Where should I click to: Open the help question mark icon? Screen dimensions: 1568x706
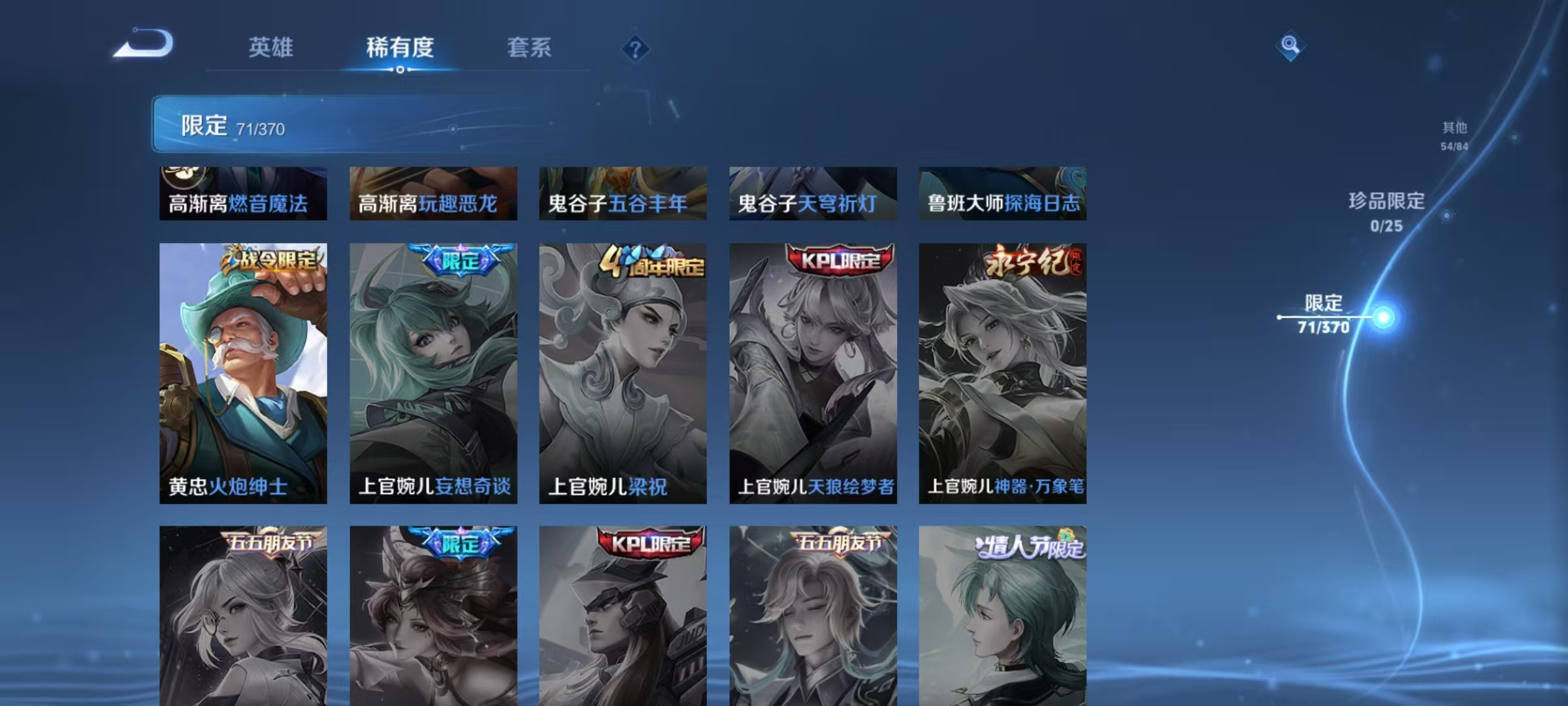(x=637, y=49)
